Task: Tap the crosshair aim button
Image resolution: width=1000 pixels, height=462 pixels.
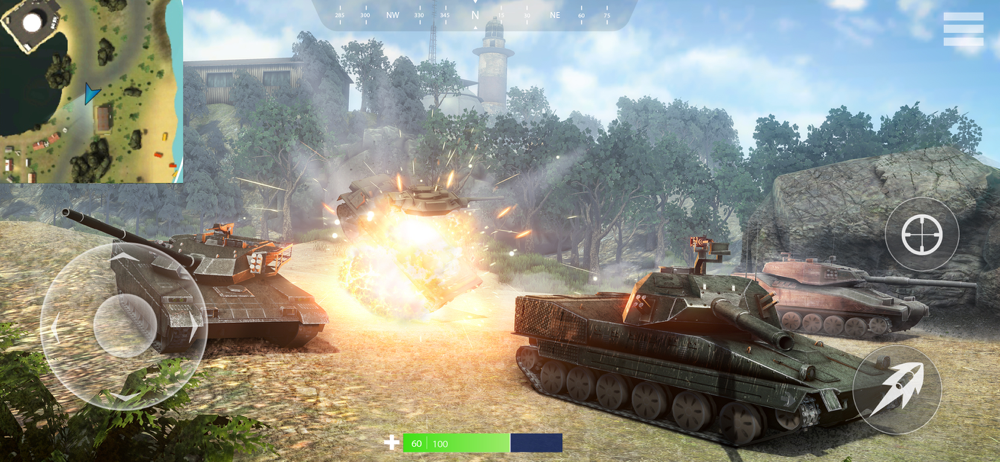Action: [921, 235]
